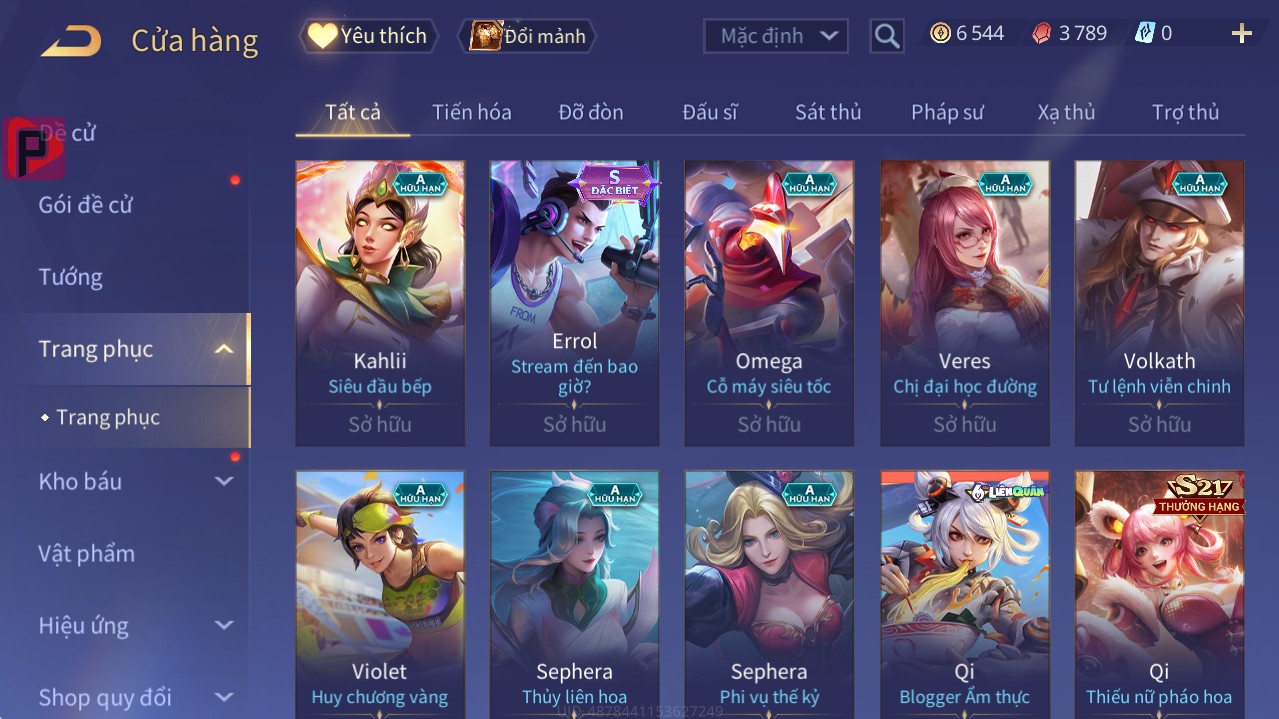
Task: Show the Đấu sĩ category
Action: click(x=709, y=112)
